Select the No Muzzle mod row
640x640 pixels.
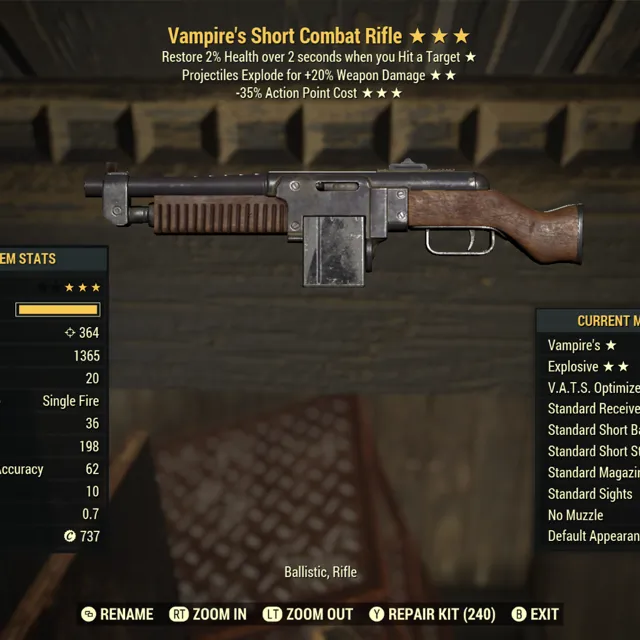[575, 515]
